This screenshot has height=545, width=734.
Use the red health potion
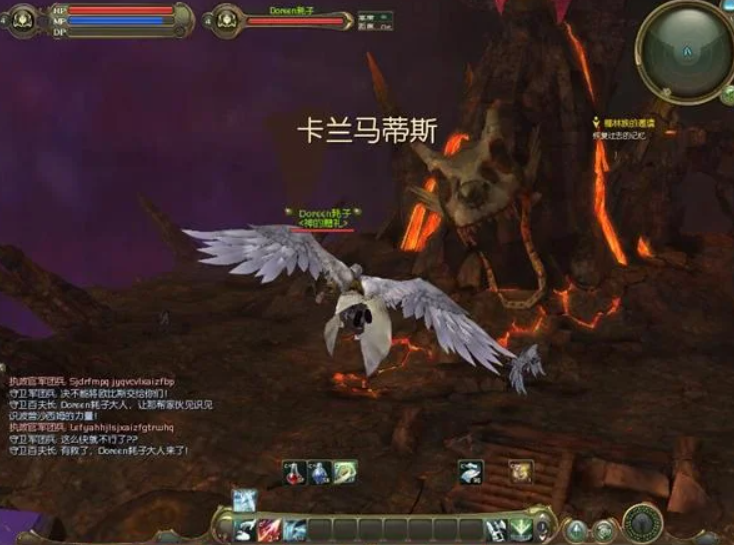point(295,472)
